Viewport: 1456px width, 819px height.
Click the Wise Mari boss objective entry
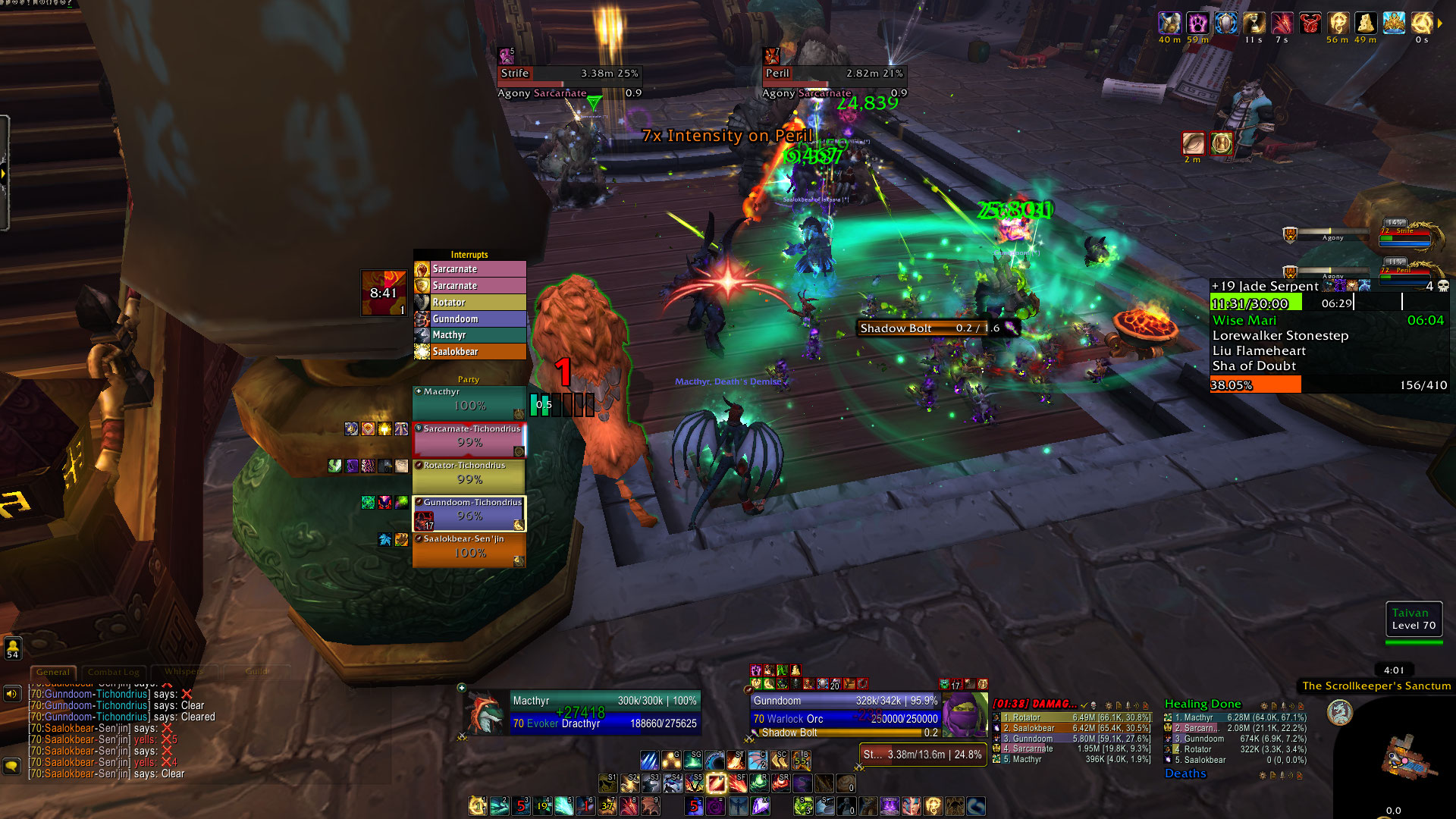tap(1244, 321)
